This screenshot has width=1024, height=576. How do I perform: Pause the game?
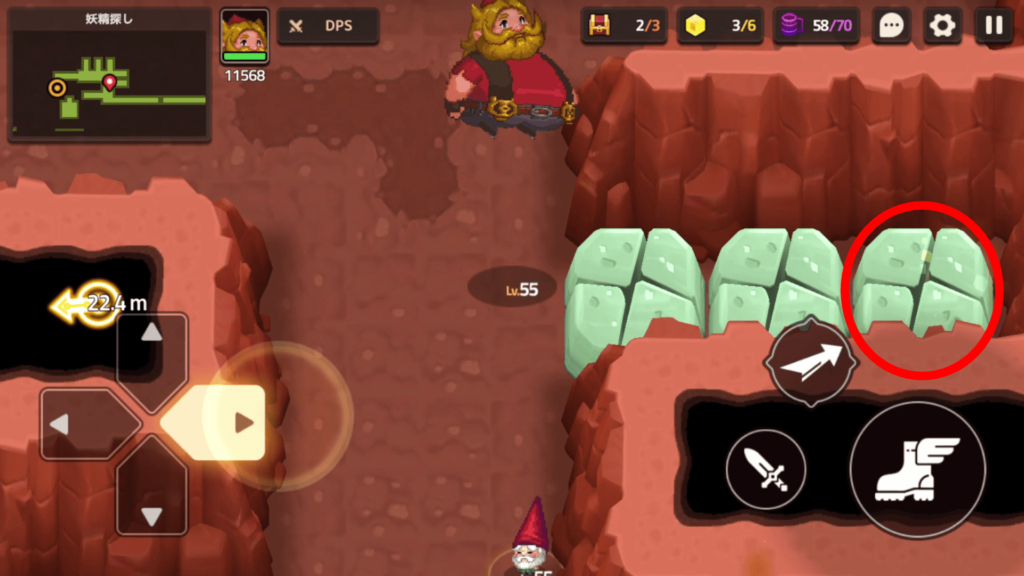coord(994,26)
